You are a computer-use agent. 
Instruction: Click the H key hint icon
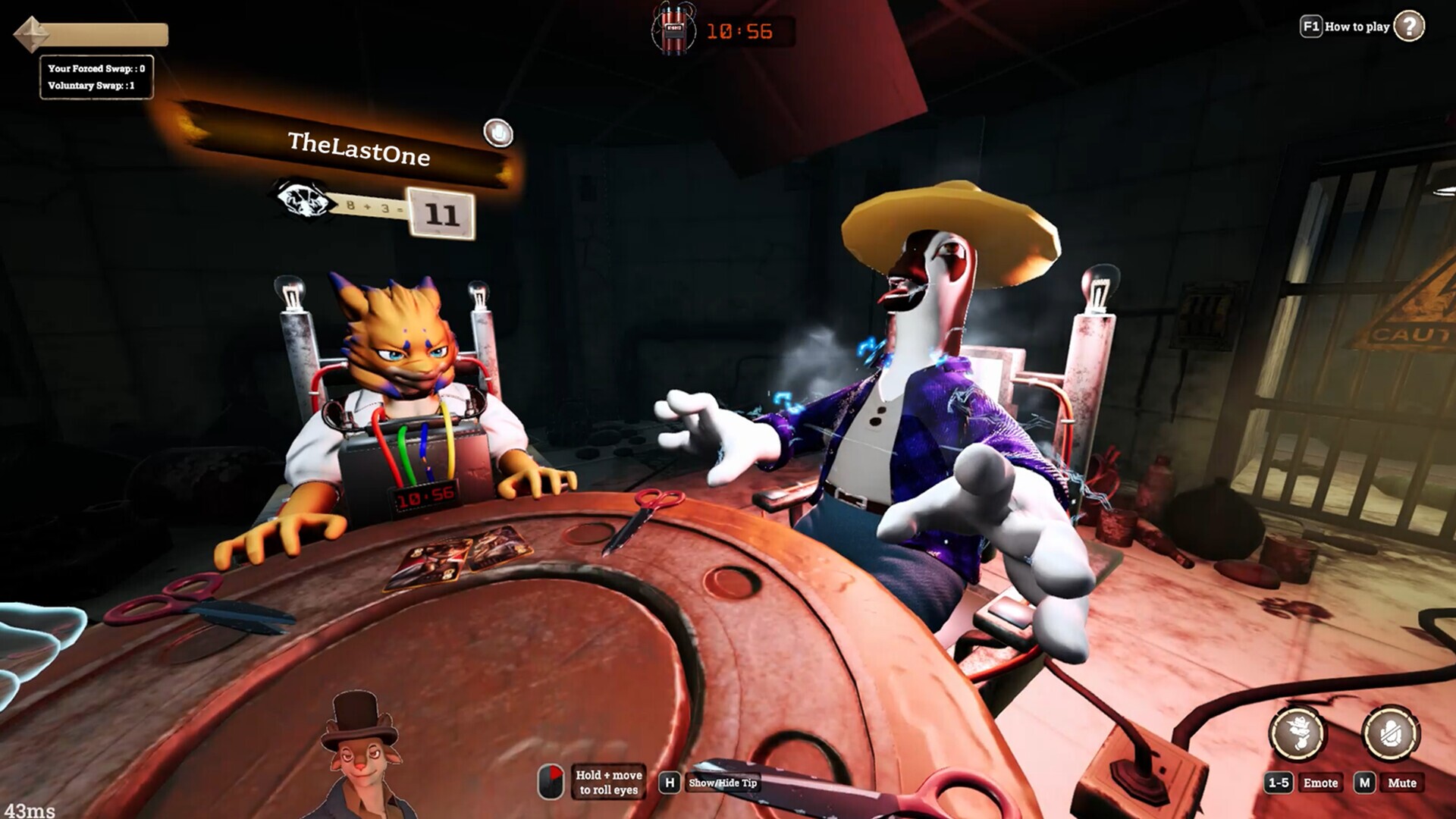pos(670,783)
